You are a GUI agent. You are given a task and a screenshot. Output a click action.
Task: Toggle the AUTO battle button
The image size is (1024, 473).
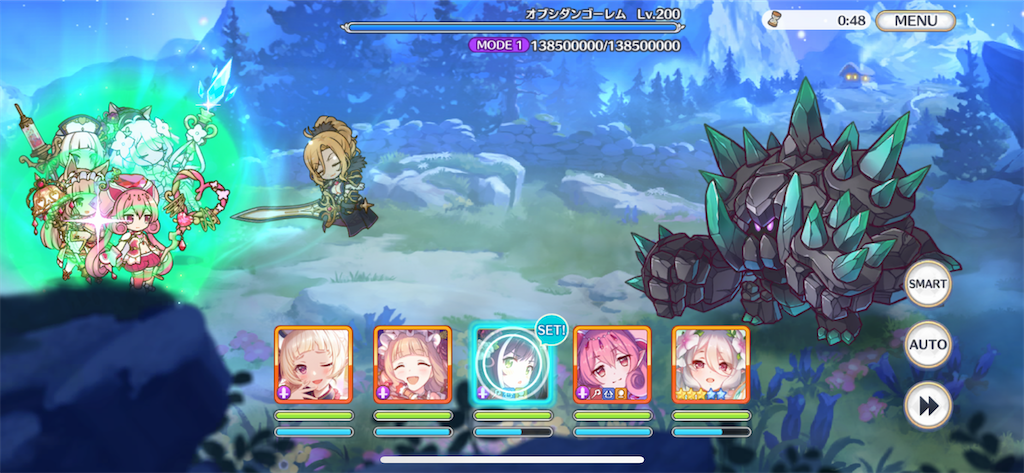[927, 345]
